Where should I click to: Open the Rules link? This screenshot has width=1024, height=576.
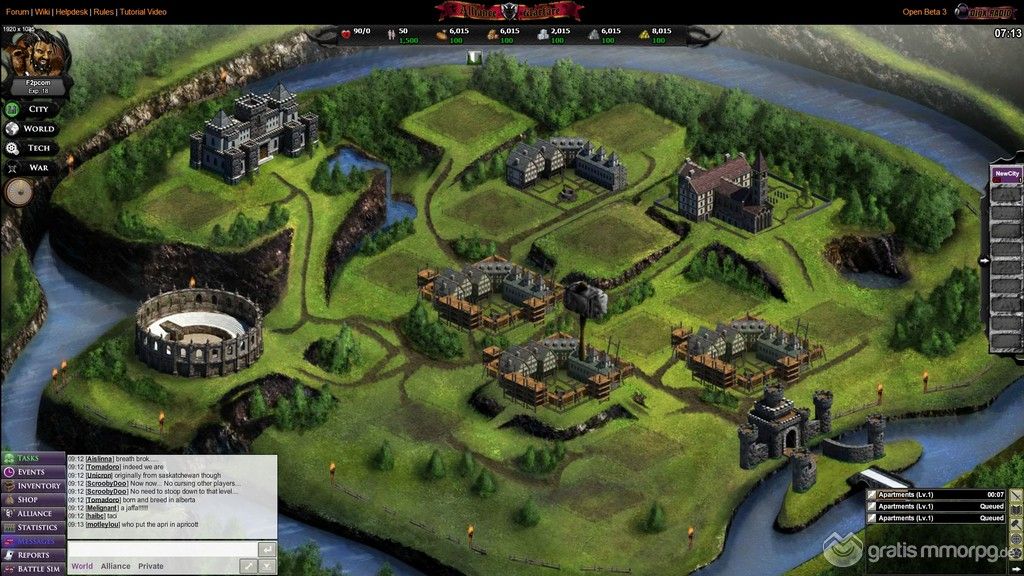[103, 12]
